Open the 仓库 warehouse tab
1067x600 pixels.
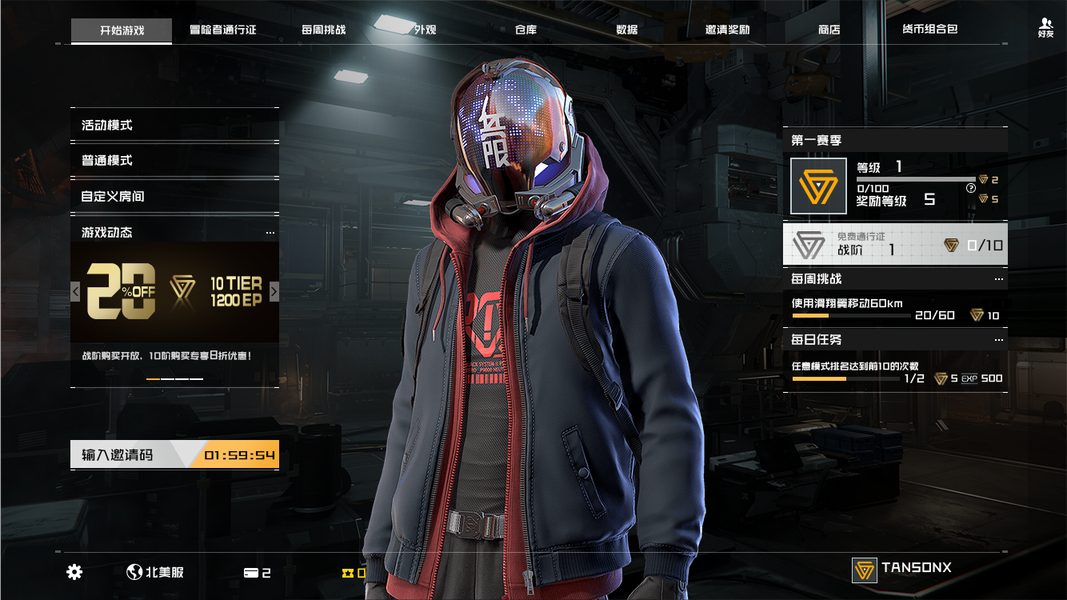(x=526, y=30)
